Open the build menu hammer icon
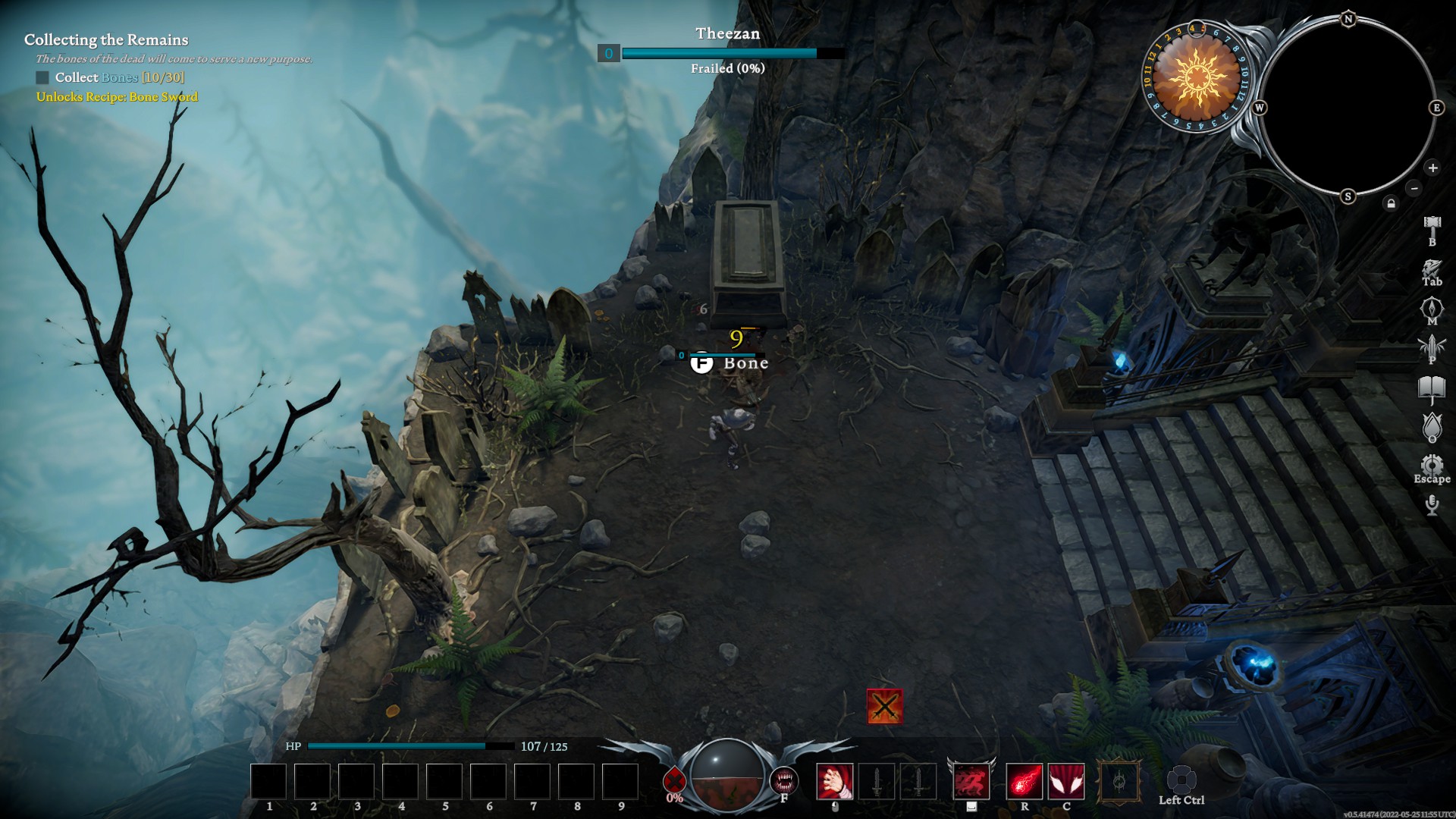The width and height of the screenshot is (1456, 819). [x=1432, y=225]
